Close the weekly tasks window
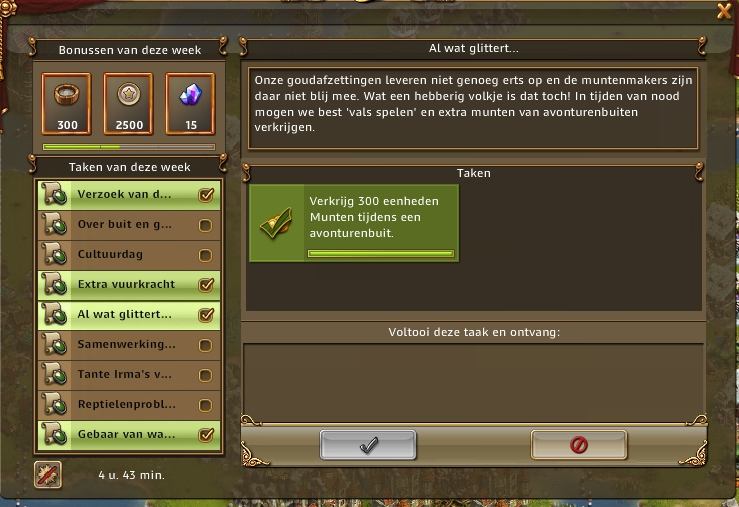This screenshot has height=507, width=739. click(x=724, y=11)
